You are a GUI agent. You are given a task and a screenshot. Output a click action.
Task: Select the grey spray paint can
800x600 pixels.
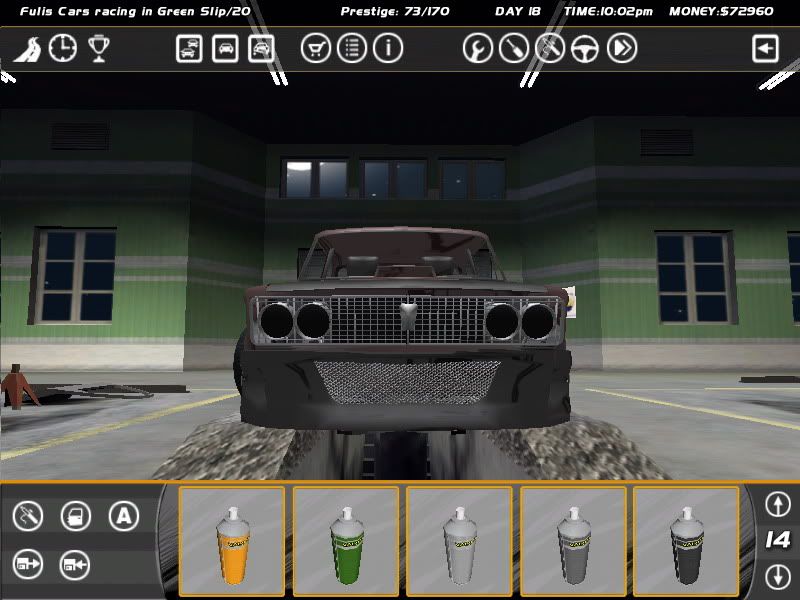pyautogui.click(x=573, y=541)
